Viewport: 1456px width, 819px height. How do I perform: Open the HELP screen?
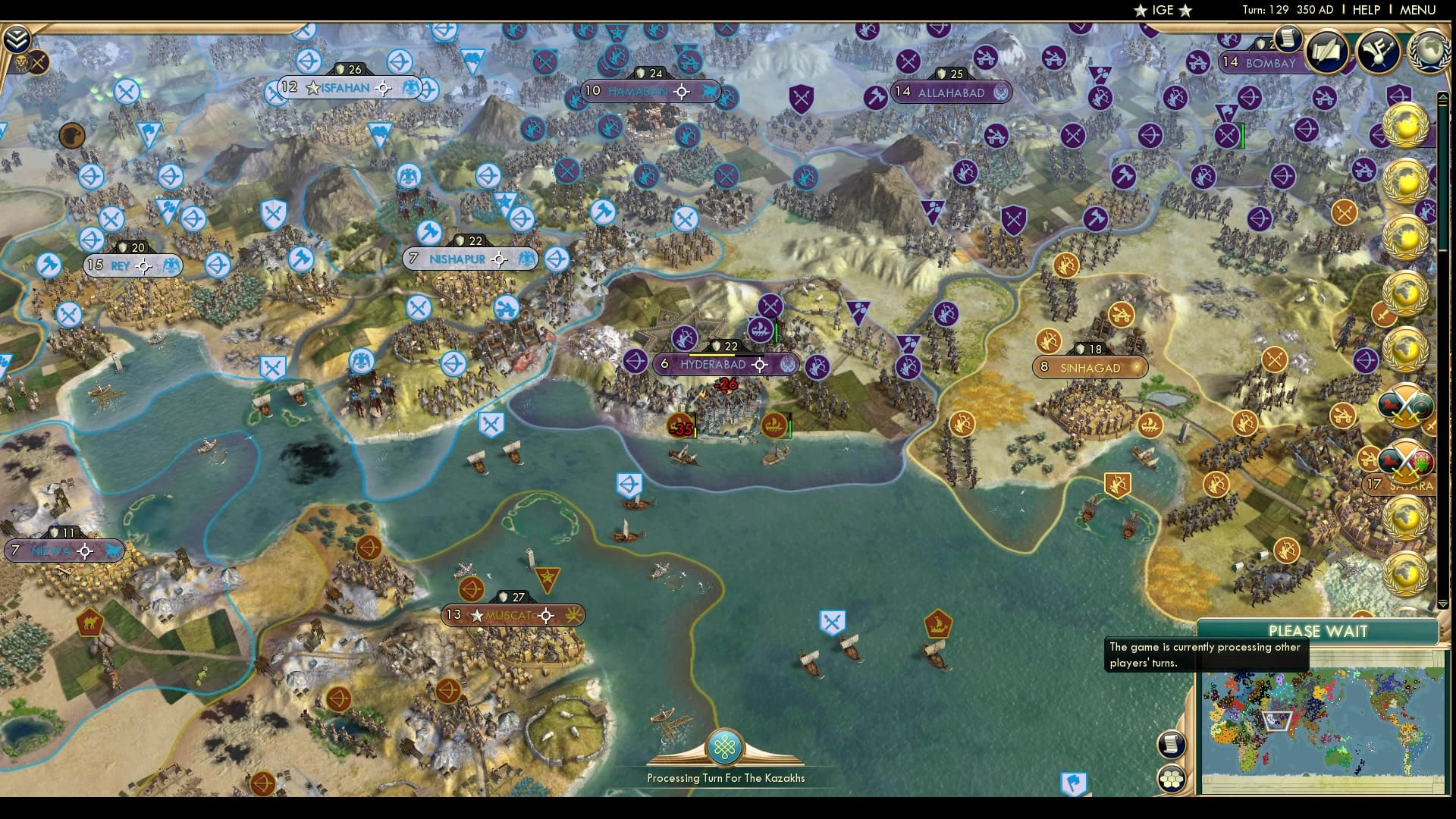click(1365, 10)
